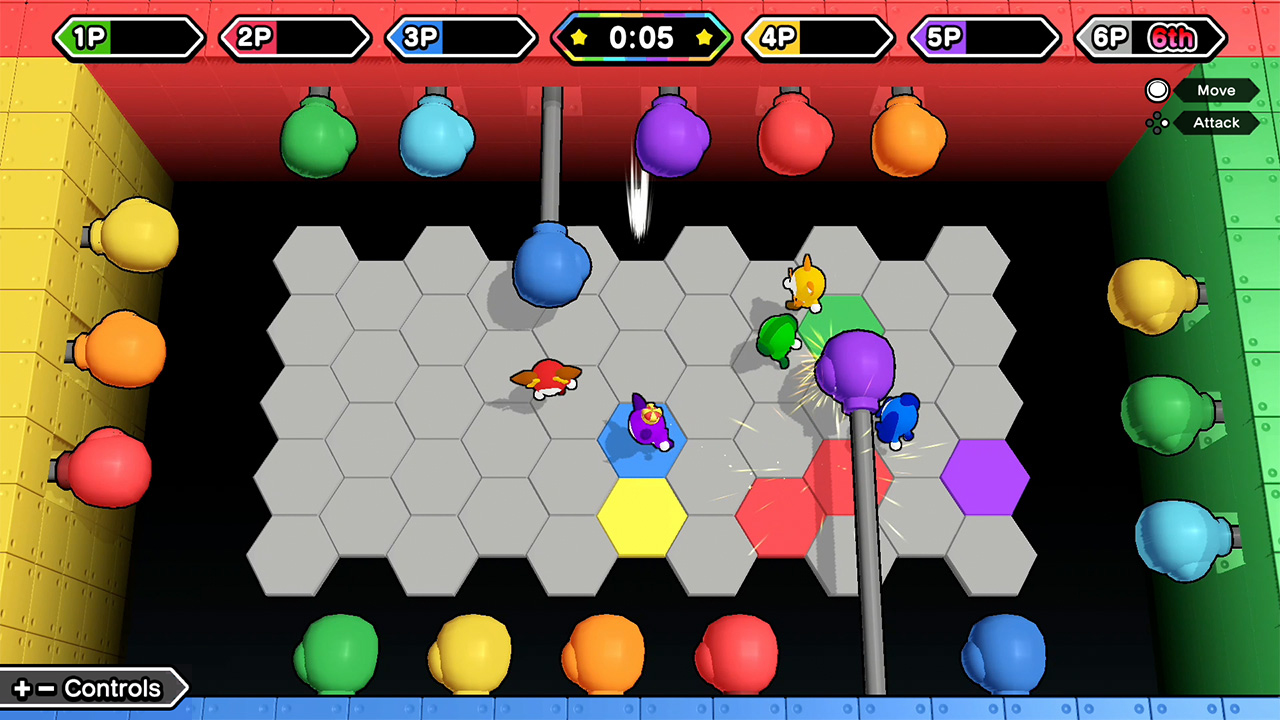Viewport: 1280px width, 720px height.
Task: Click the 2P player banner
Action: click(x=295, y=38)
